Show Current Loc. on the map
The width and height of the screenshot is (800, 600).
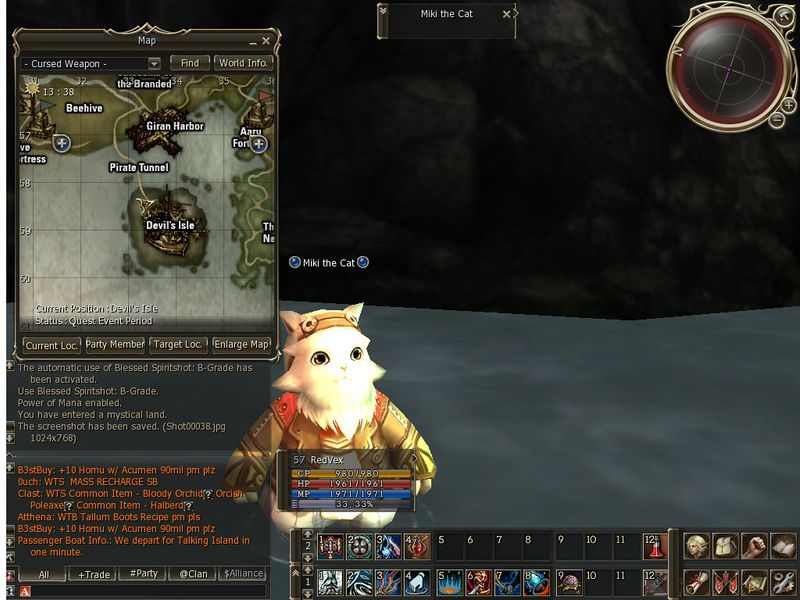(52, 345)
